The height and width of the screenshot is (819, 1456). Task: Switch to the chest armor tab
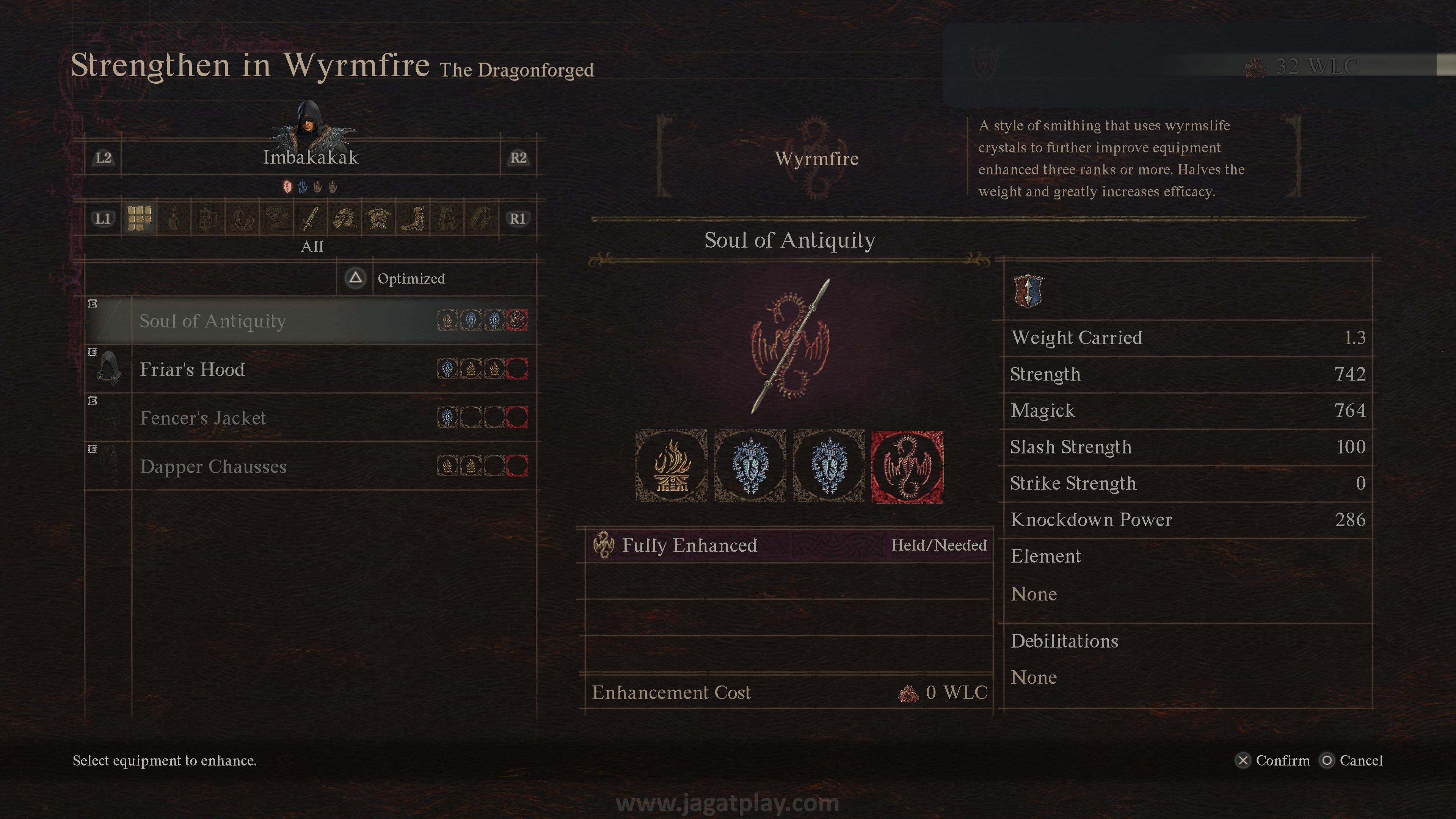click(x=378, y=218)
